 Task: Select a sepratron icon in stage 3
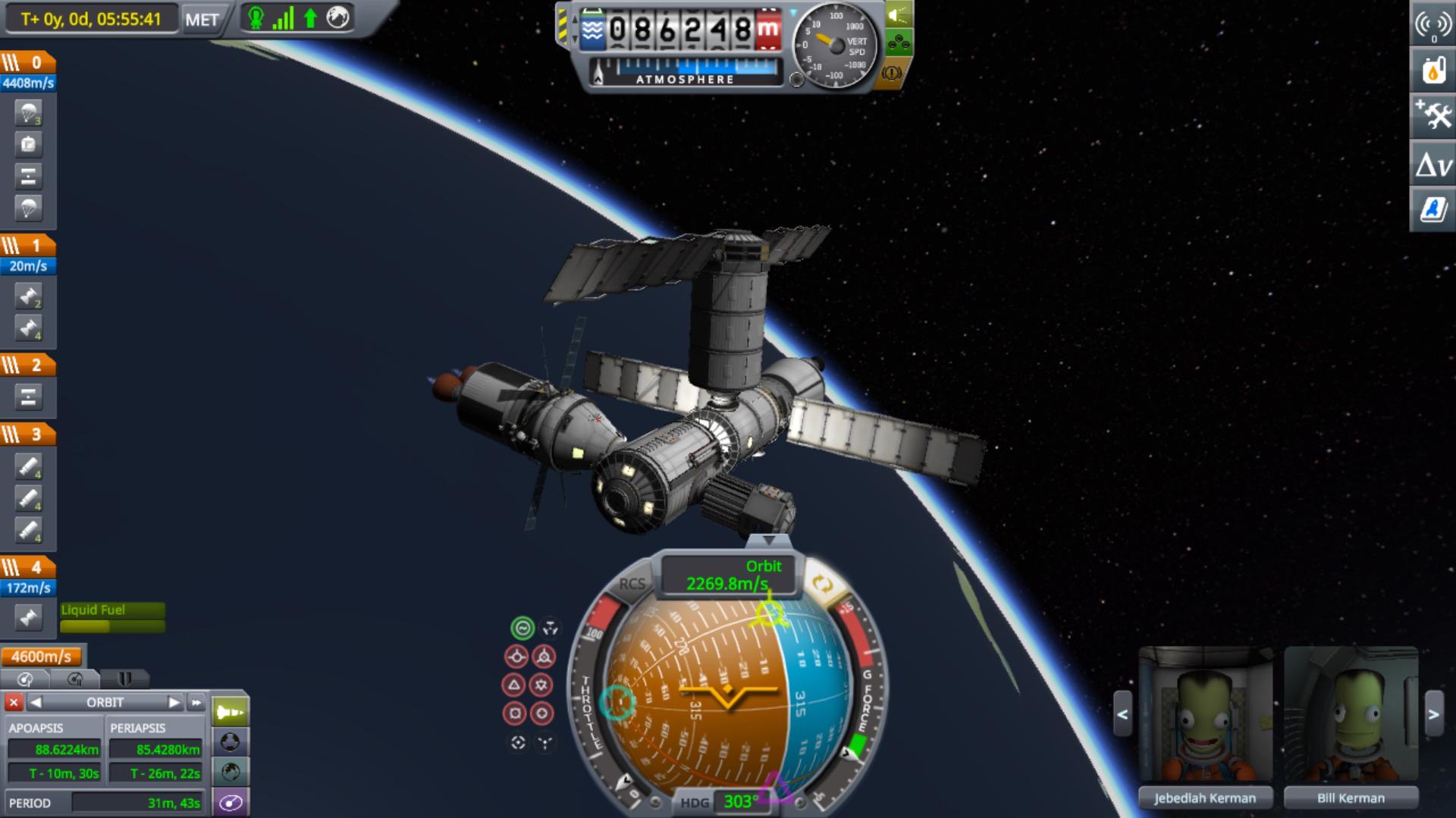coord(29,467)
